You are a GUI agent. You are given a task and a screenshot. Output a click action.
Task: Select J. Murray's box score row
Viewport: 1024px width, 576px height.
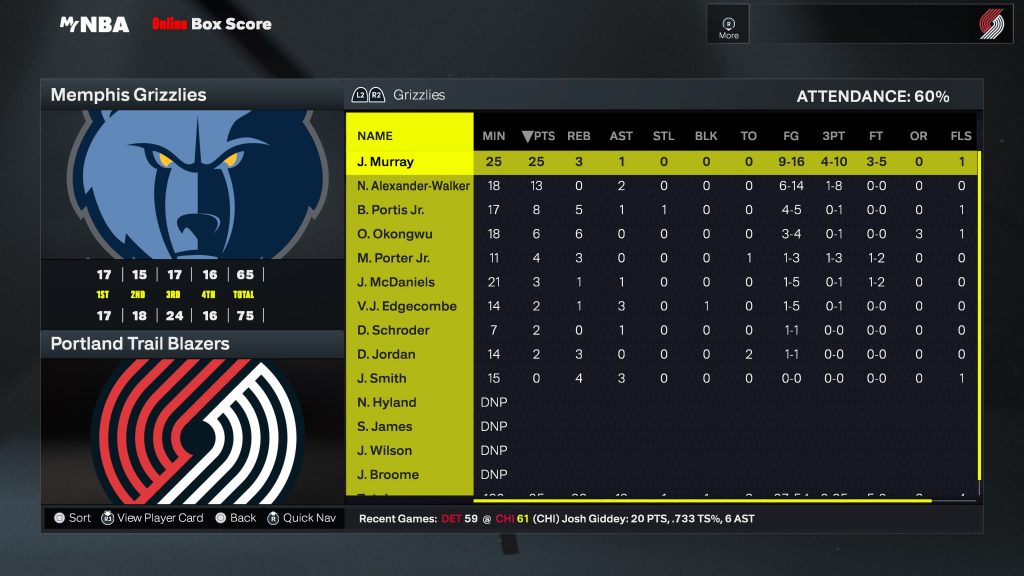(x=385, y=162)
